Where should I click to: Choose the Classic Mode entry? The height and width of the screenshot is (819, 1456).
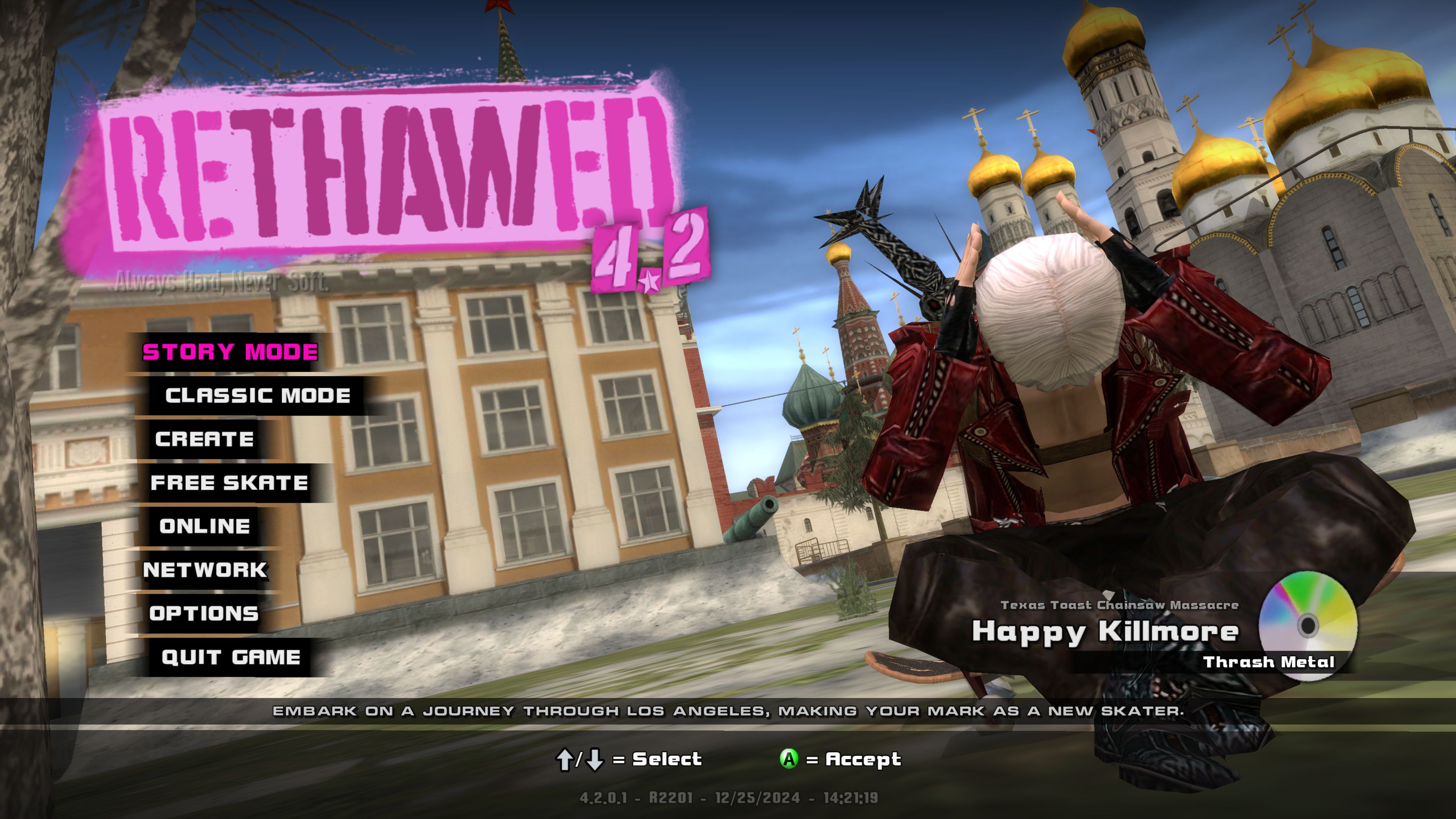tap(258, 395)
